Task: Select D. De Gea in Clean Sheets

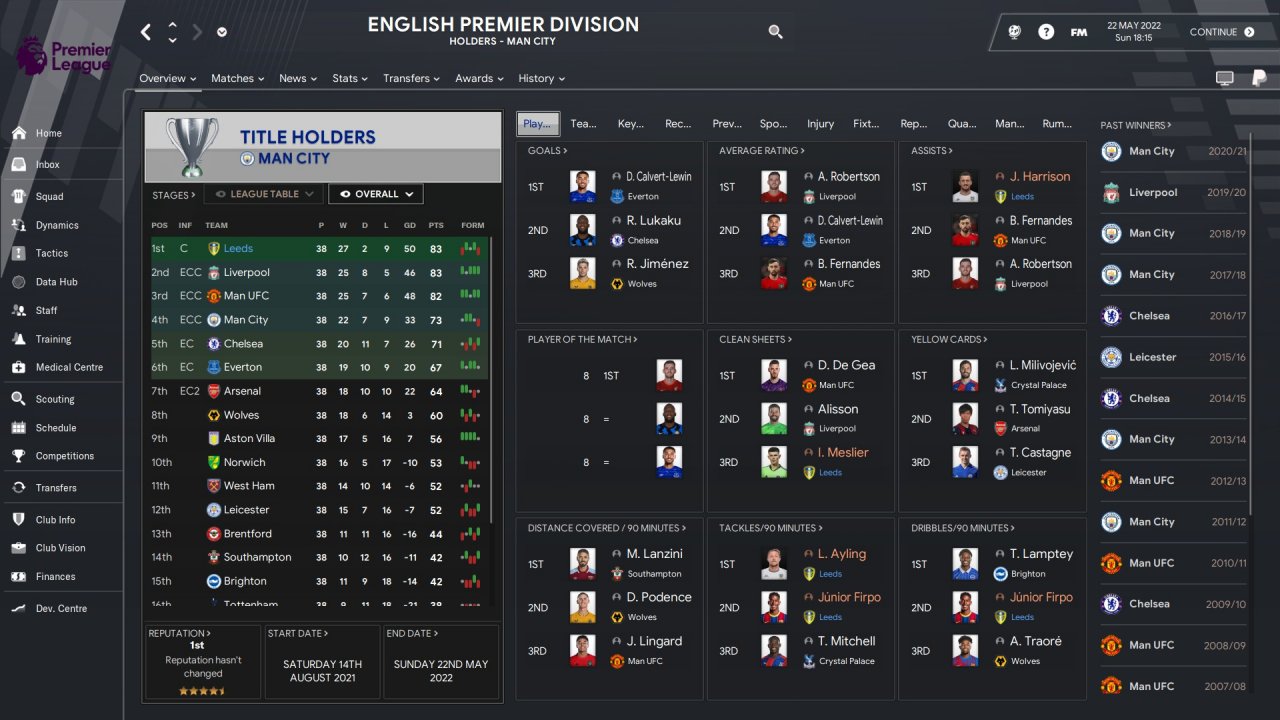Action: point(846,366)
